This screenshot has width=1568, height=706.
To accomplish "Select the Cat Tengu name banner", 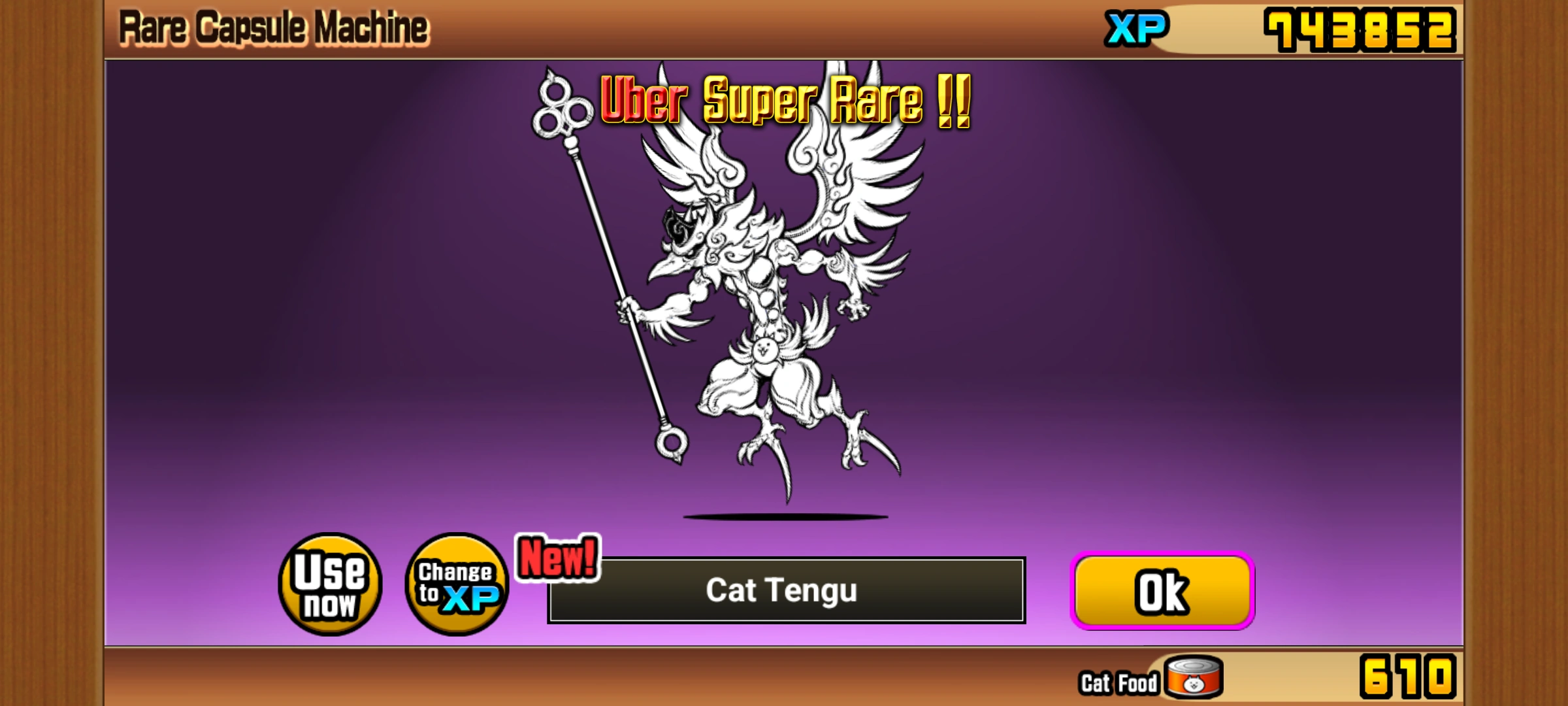I will pyautogui.click(x=784, y=592).
